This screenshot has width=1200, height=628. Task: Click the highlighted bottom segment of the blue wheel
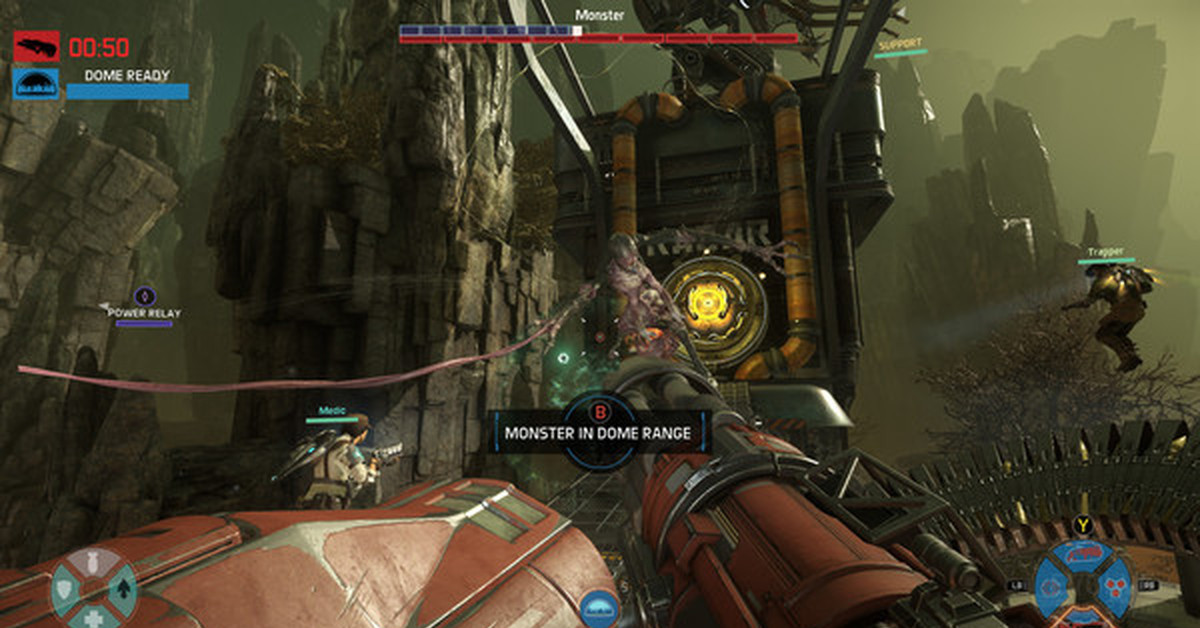tap(1082, 614)
